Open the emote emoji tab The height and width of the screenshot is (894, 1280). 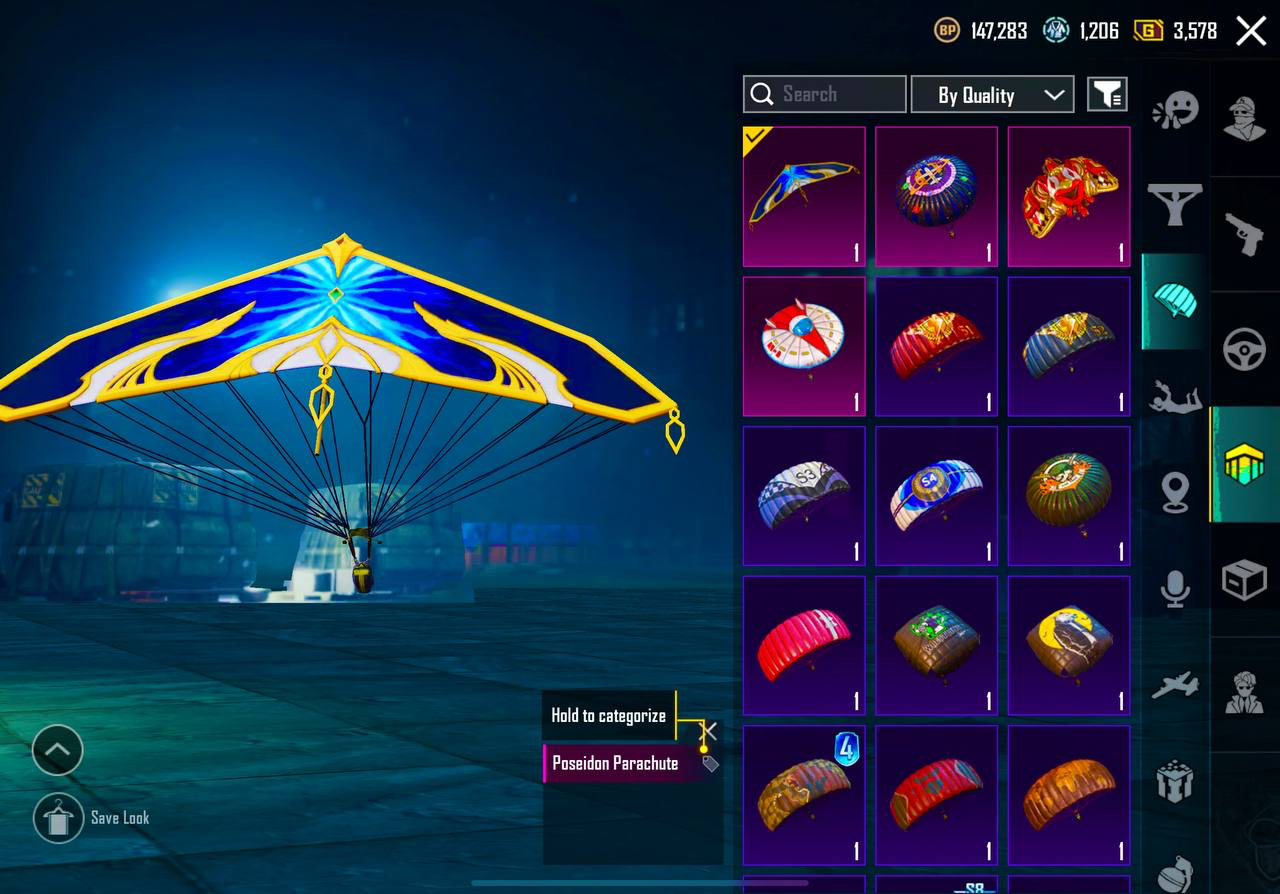(1175, 110)
